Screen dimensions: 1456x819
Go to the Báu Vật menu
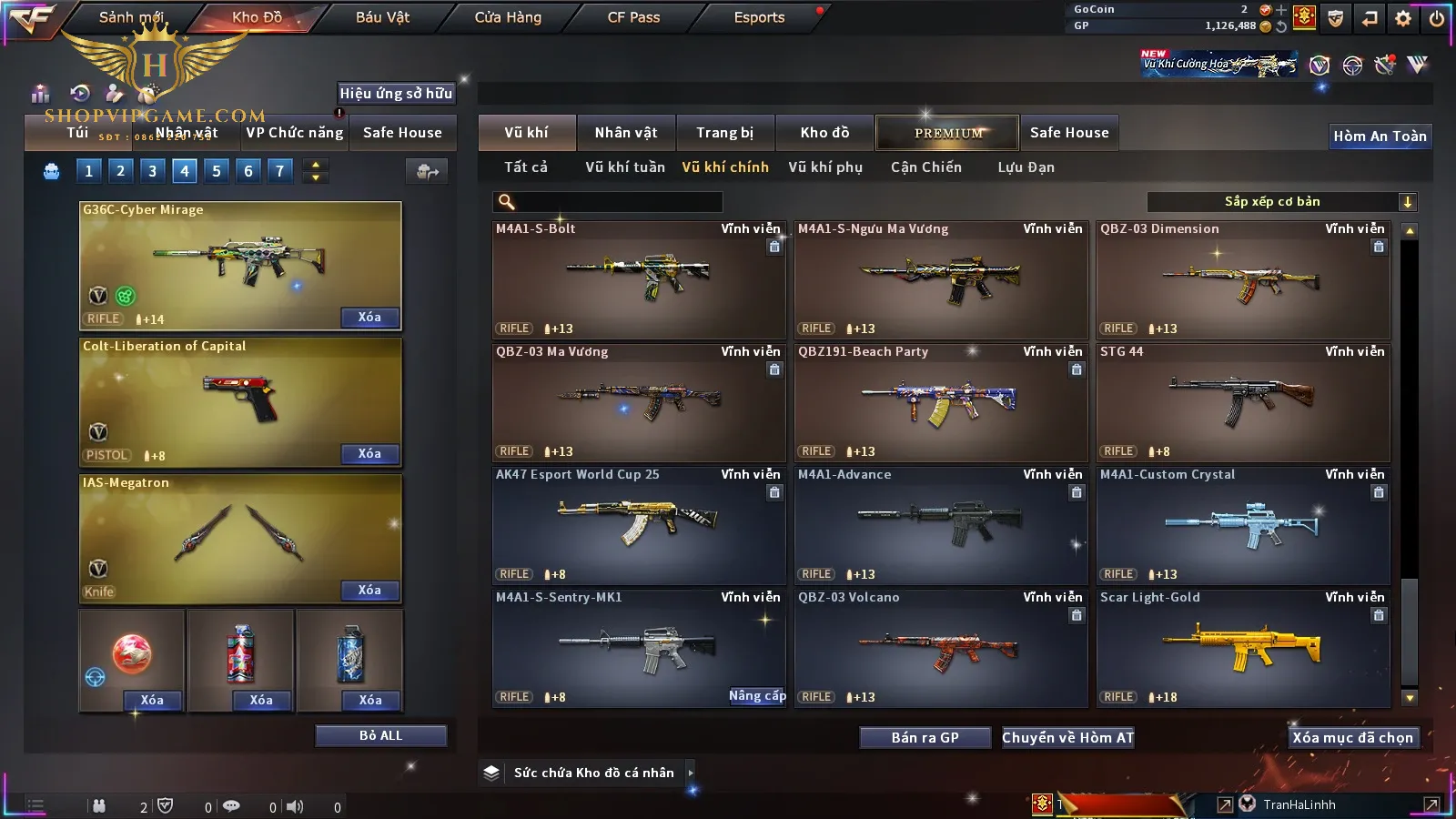[x=382, y=17]
